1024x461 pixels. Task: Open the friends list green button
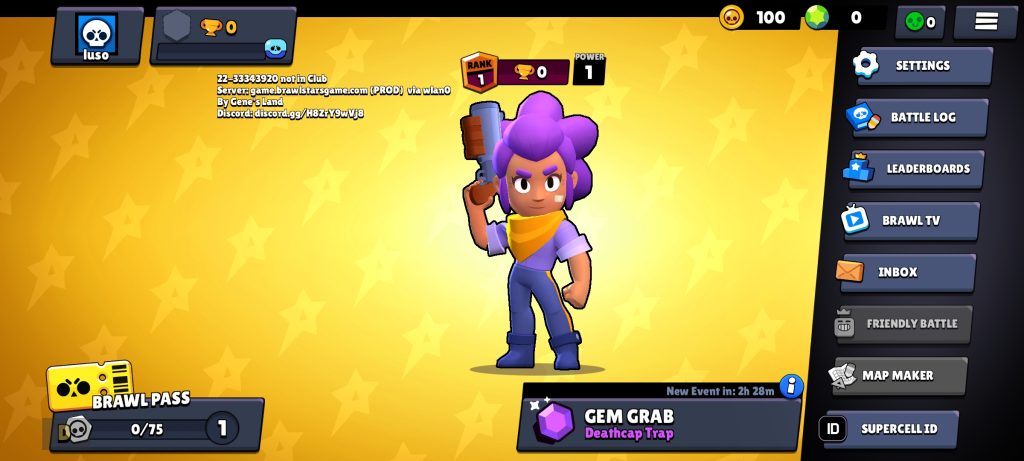(920, 21)
